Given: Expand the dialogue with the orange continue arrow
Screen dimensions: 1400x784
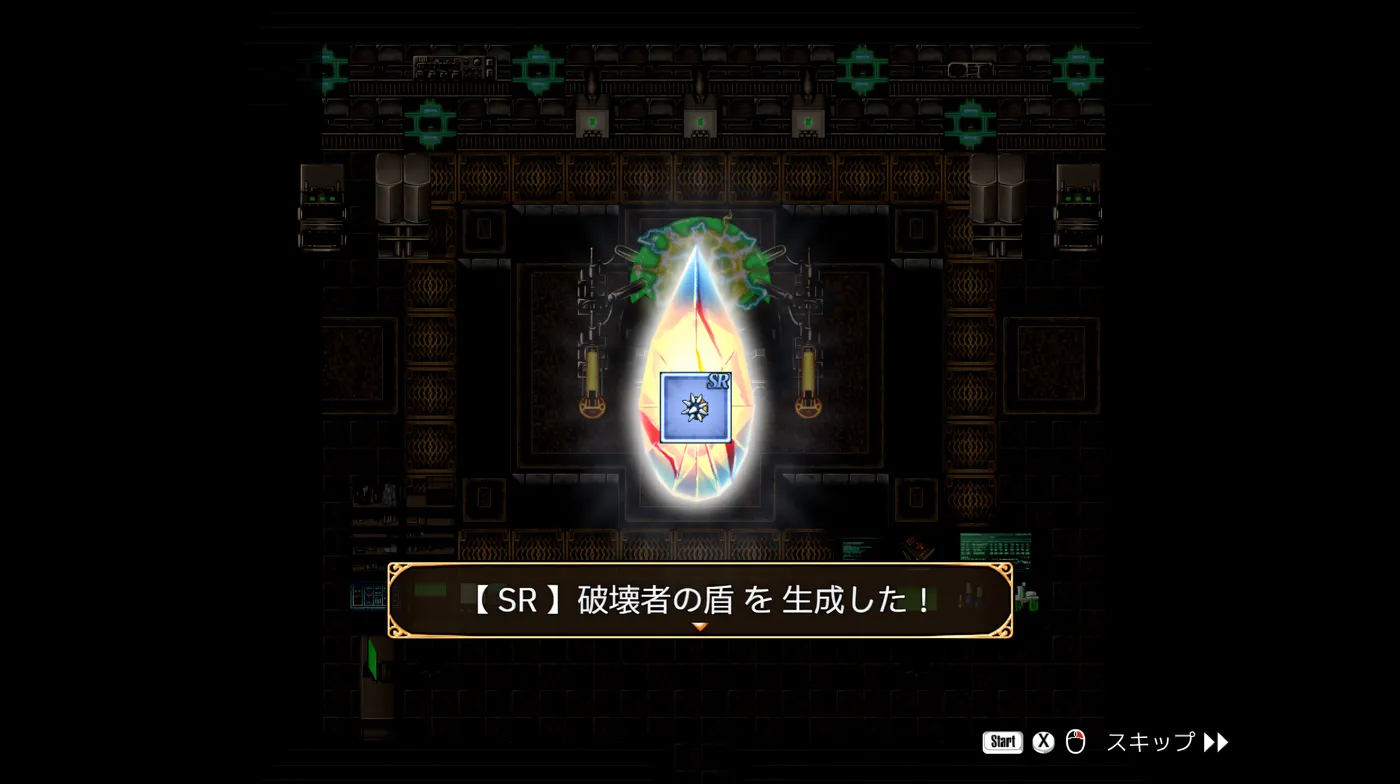Looking at the screenshot, I should [700, 627].
